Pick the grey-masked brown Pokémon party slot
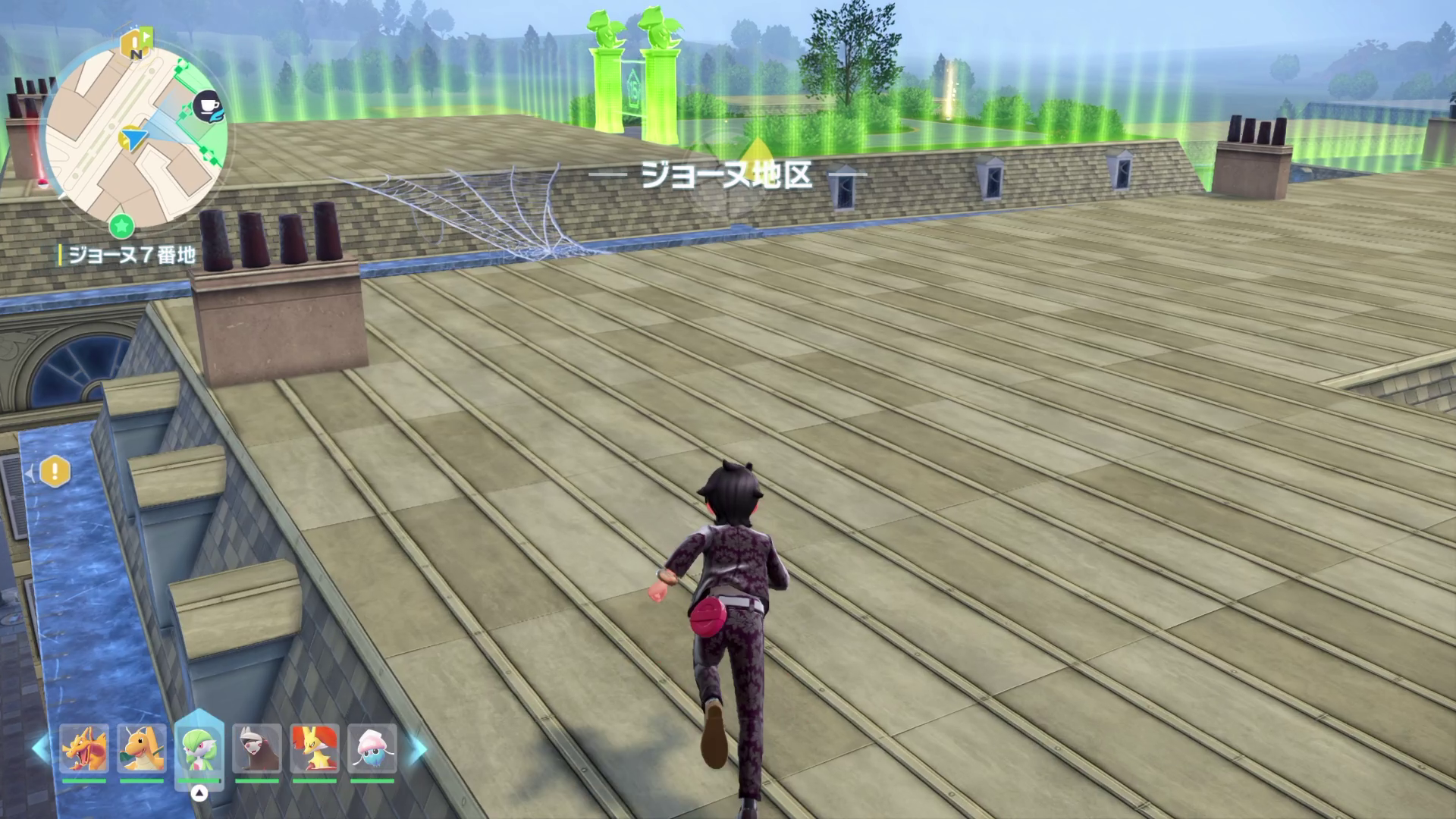 coord(257,748)
